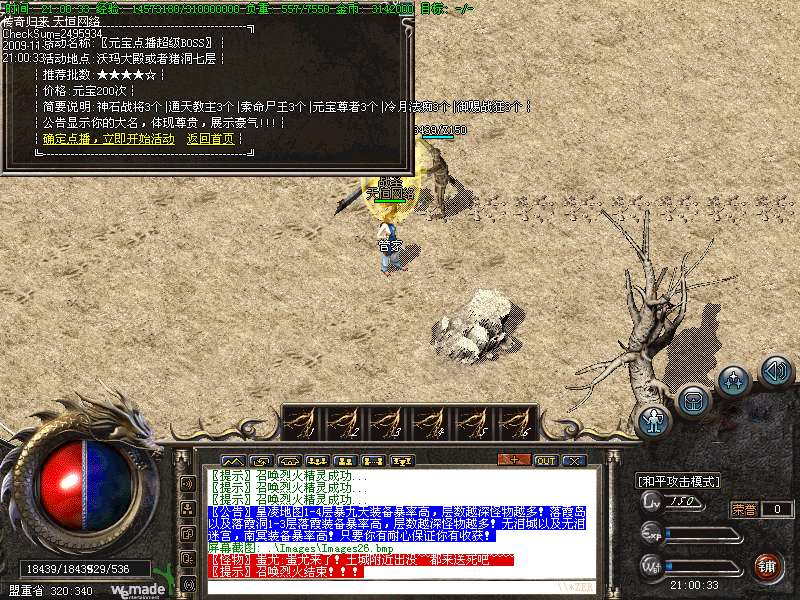Viewport: 800px width, 600px height.
Task: Click the orange button left of OUT
Action: (513, 461)
